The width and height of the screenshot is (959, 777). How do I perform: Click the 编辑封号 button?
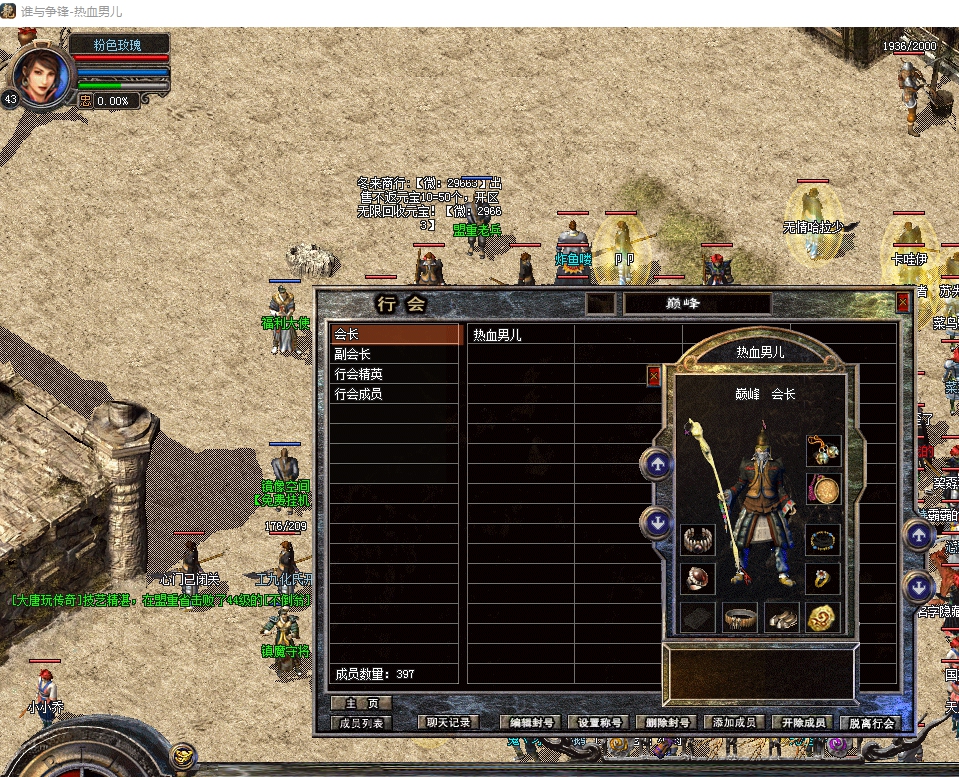[x=531, y=723]
